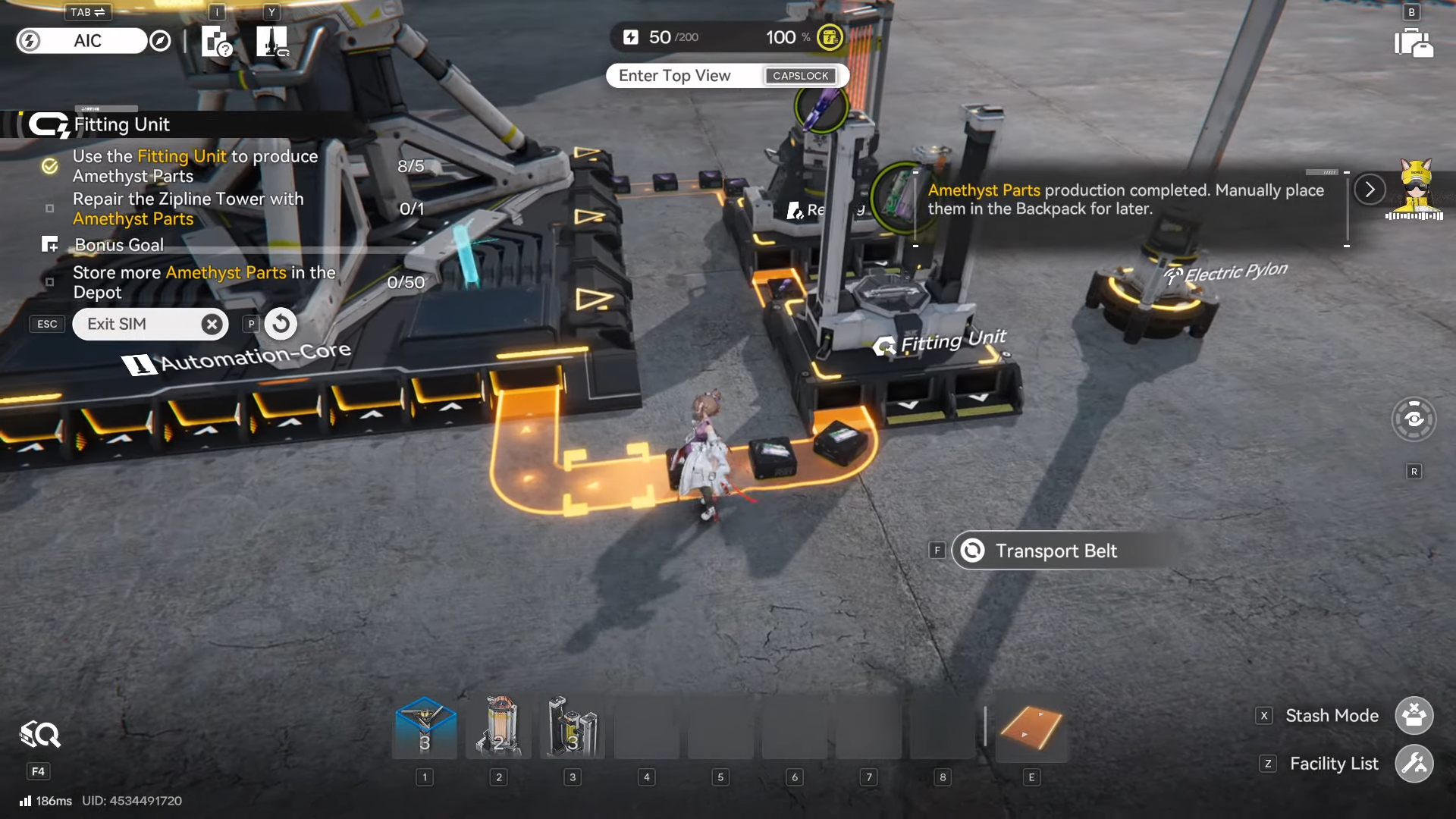The height and width of the screenshot is (819, 1456).
Task: Select the blue crate item in hotbar slot one
Action: (425, 726)
